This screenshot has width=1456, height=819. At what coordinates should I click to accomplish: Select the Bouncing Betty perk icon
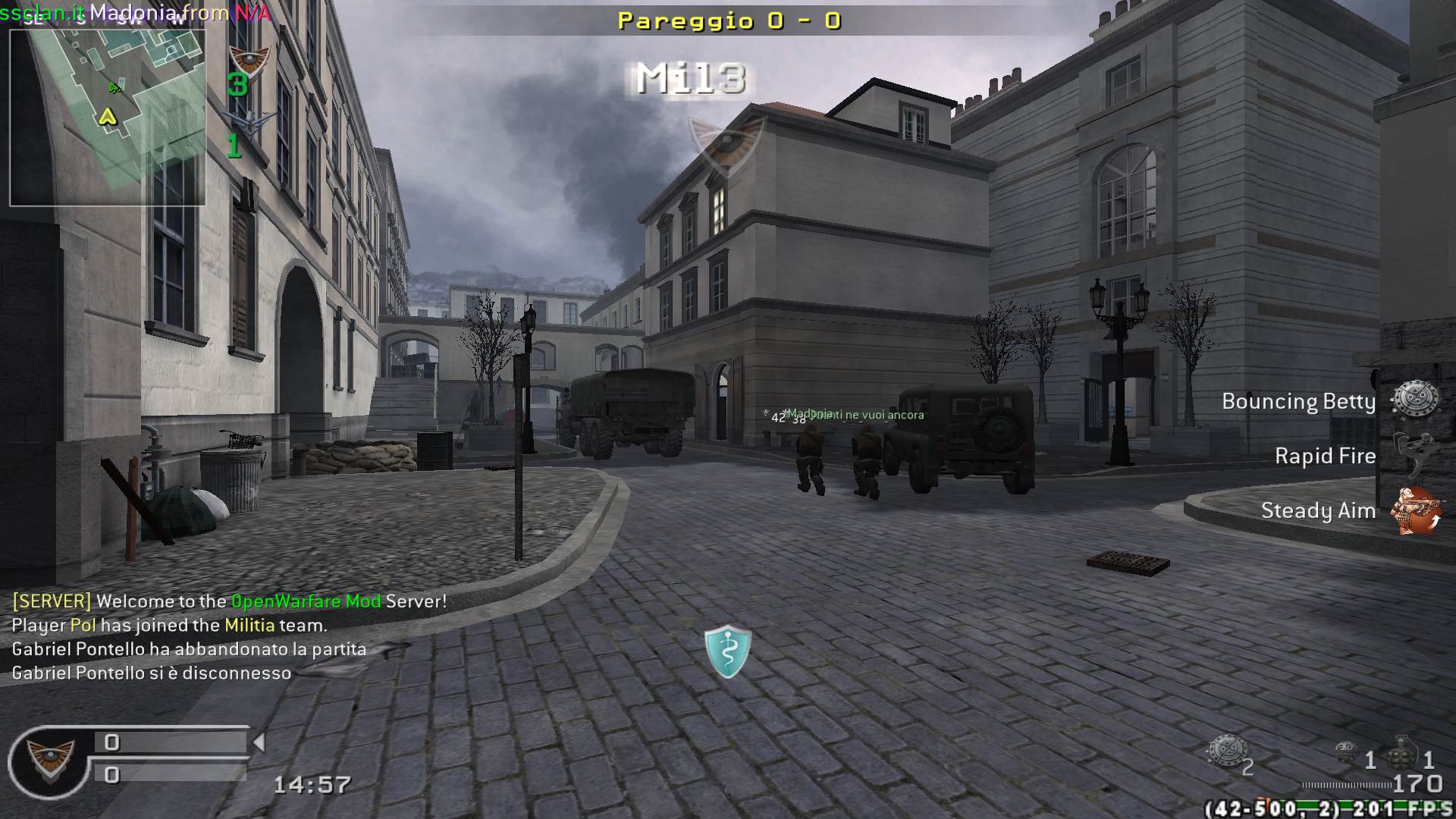1416,399
